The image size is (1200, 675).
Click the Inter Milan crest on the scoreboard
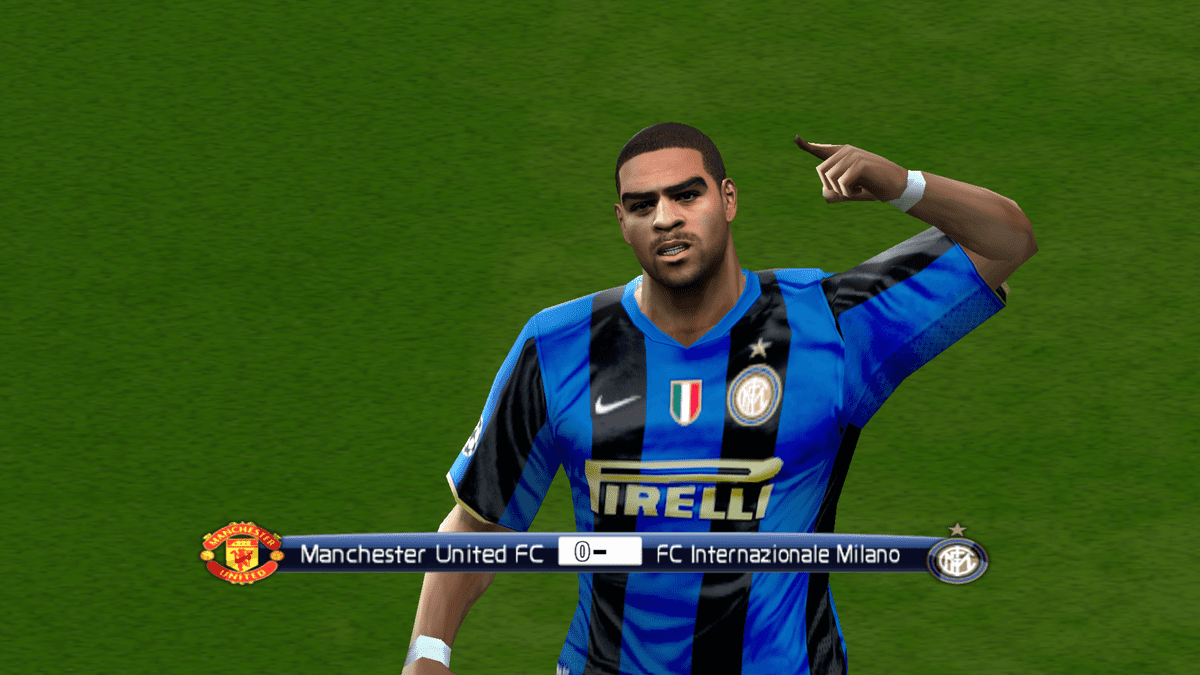tap(957, 559)
